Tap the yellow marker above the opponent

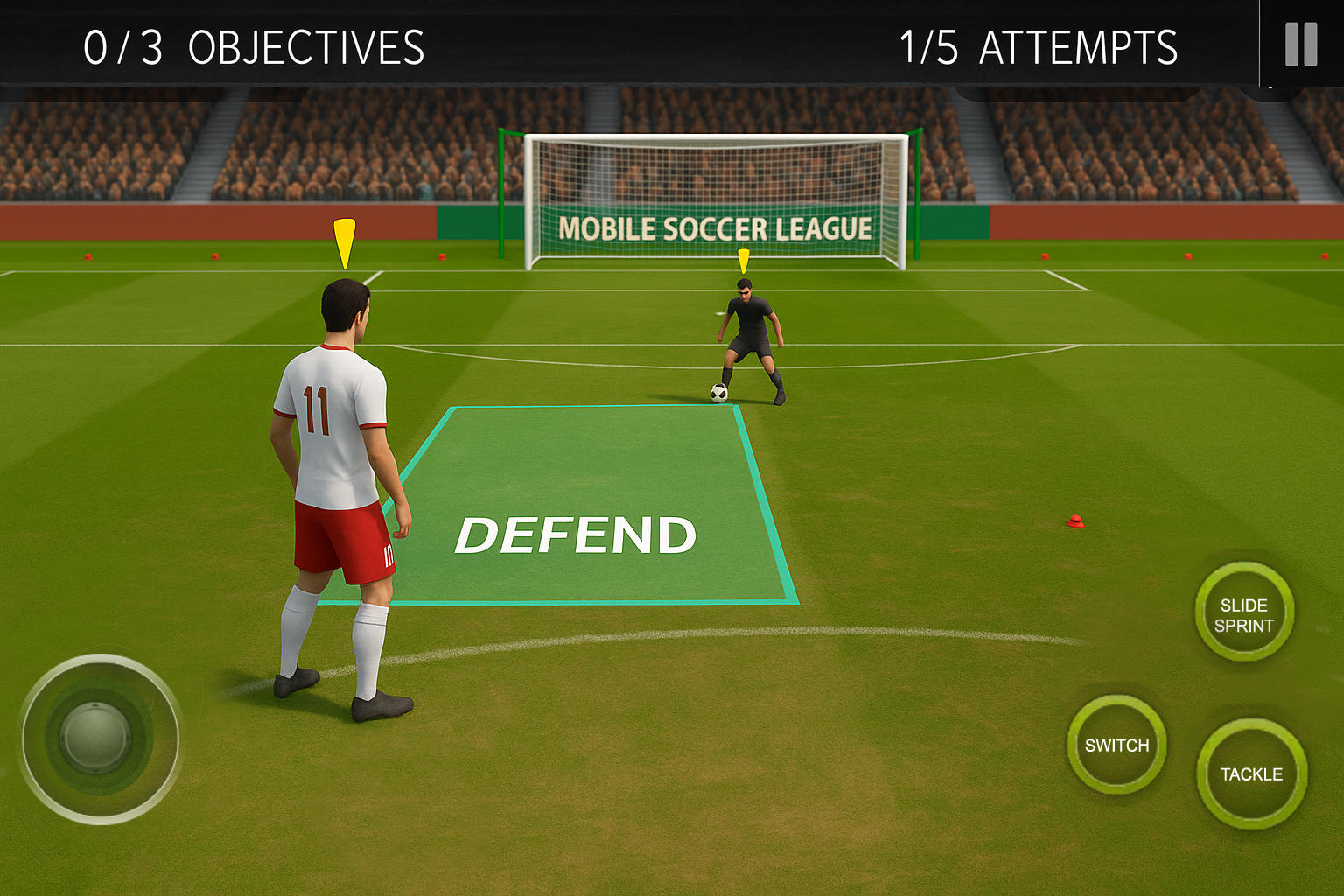[x=744, y=258]
